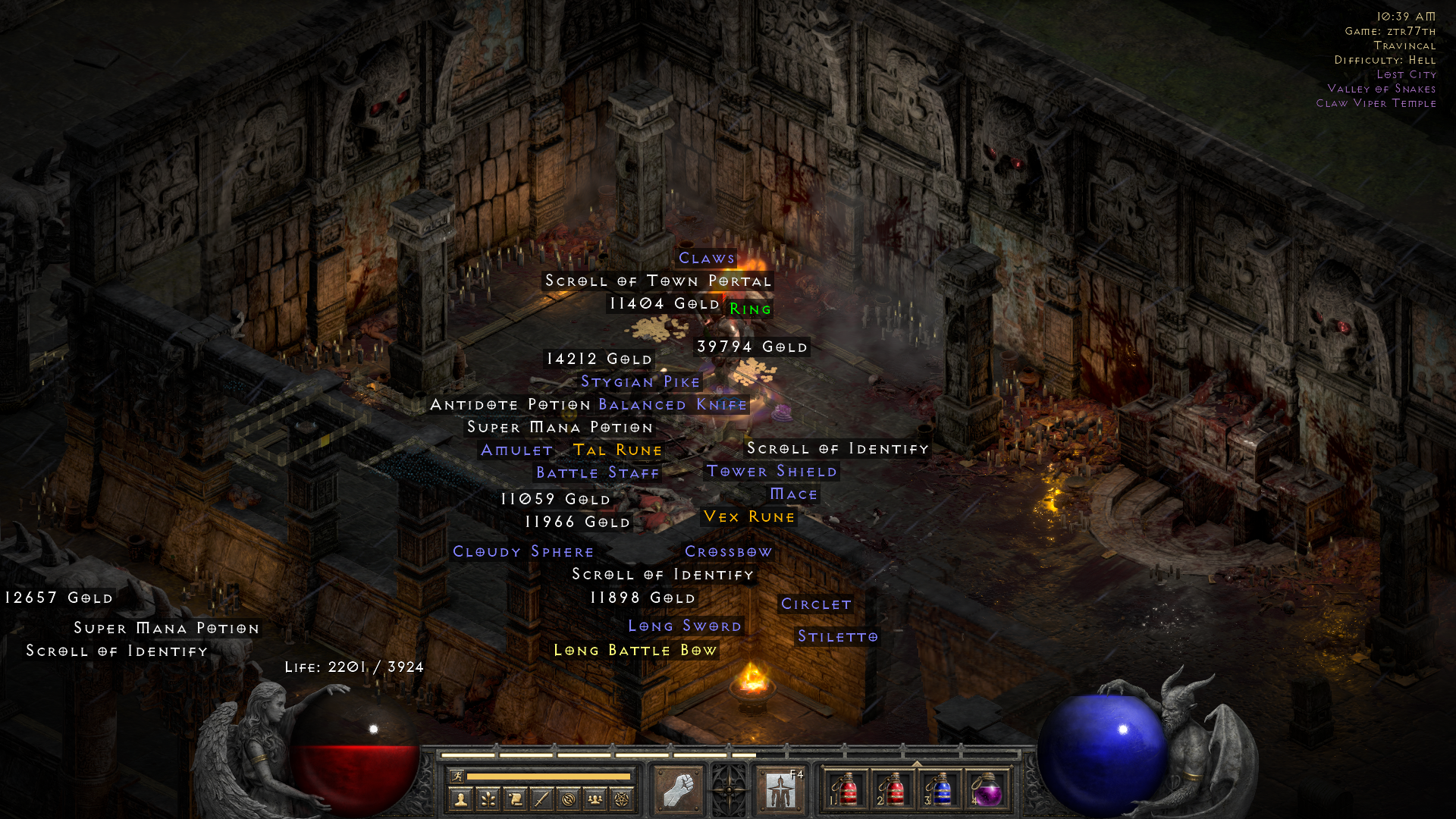Open the quest log scroll icon
The height and width of the screenshot is (819, 1456).
(x=516, y=799)
